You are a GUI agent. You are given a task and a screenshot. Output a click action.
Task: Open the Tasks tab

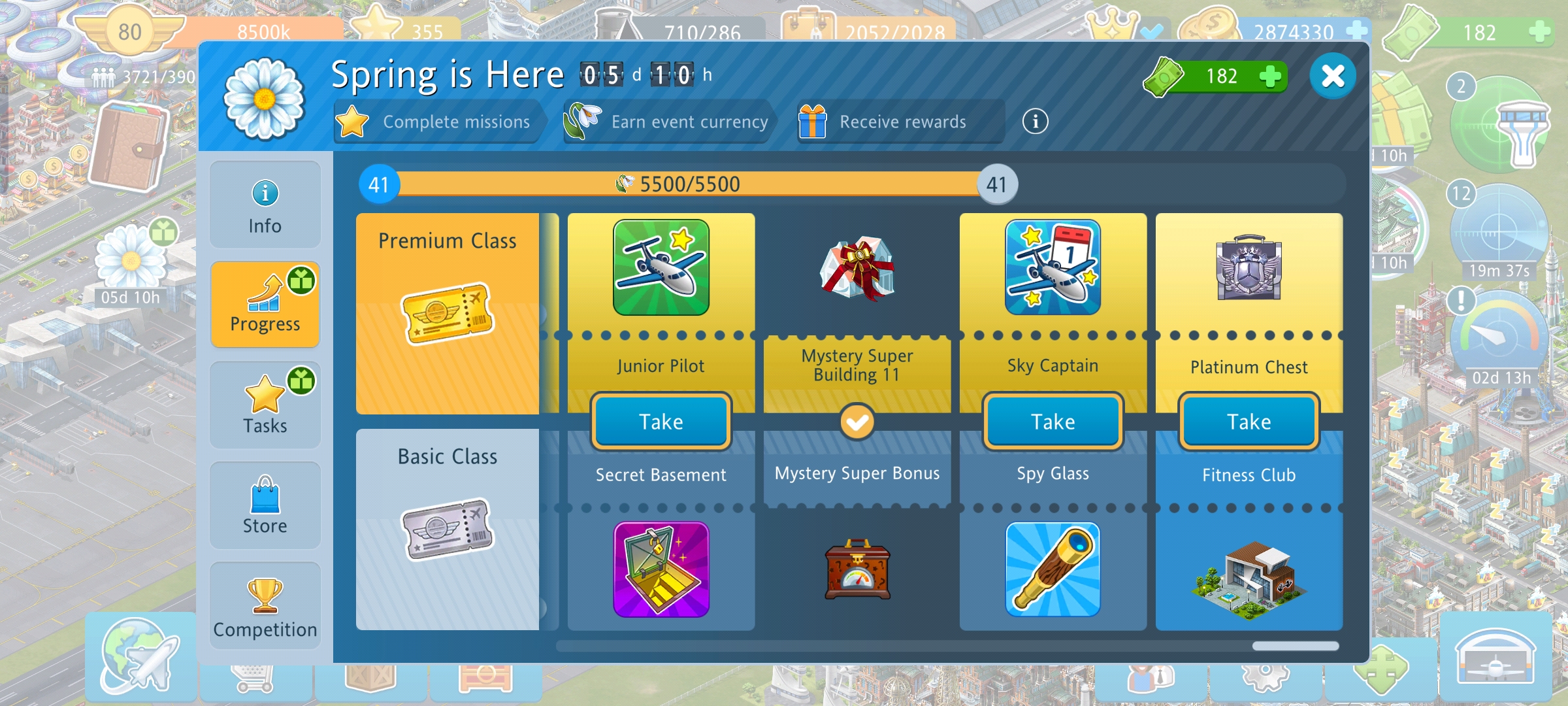point(265,405)
